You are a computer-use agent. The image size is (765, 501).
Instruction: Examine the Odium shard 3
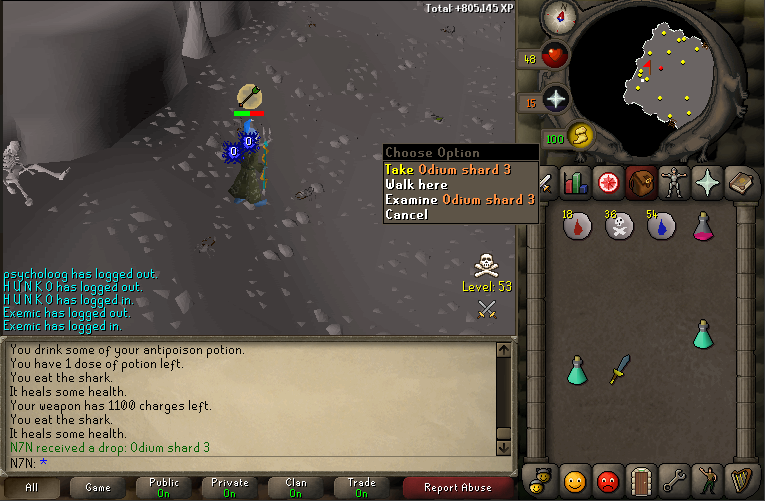(459, 199)
